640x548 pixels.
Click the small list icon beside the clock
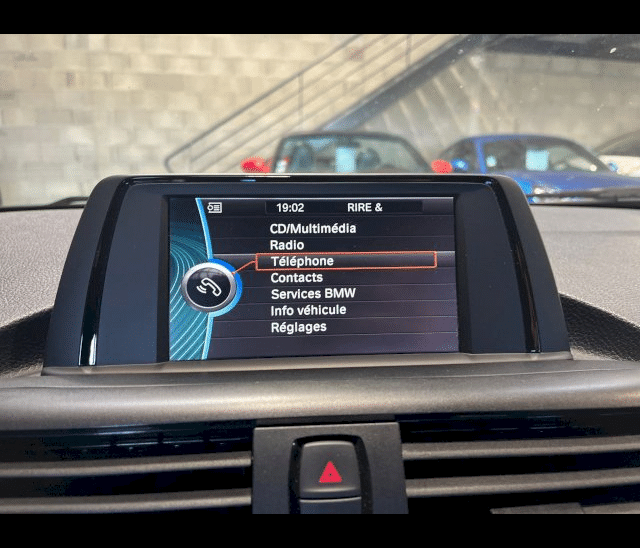(214, 208)
